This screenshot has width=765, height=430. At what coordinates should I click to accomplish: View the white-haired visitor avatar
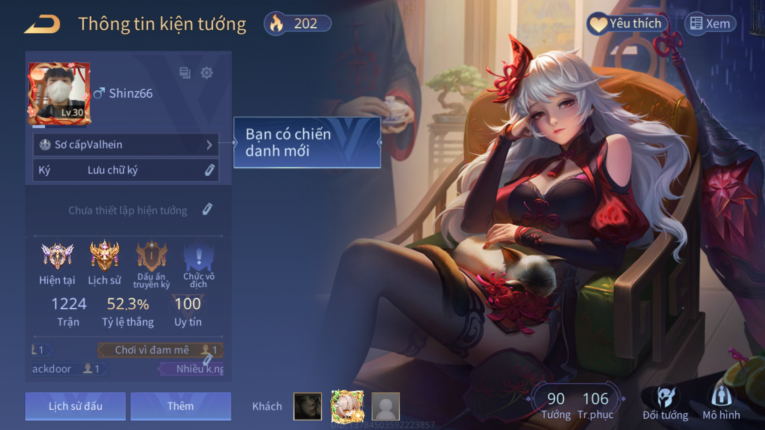pos(347,405)
